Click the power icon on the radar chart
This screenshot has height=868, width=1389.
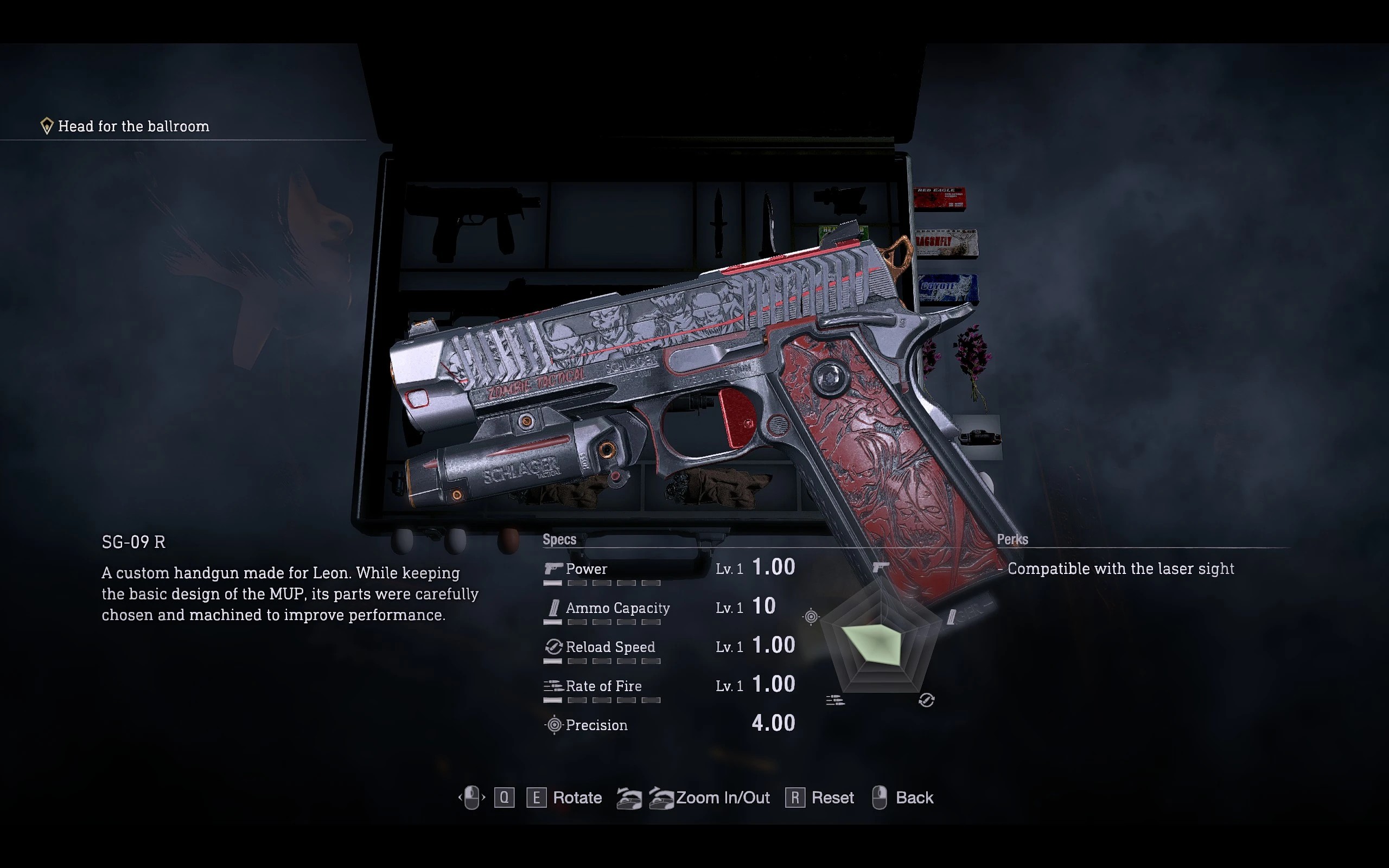click(882, 567)
